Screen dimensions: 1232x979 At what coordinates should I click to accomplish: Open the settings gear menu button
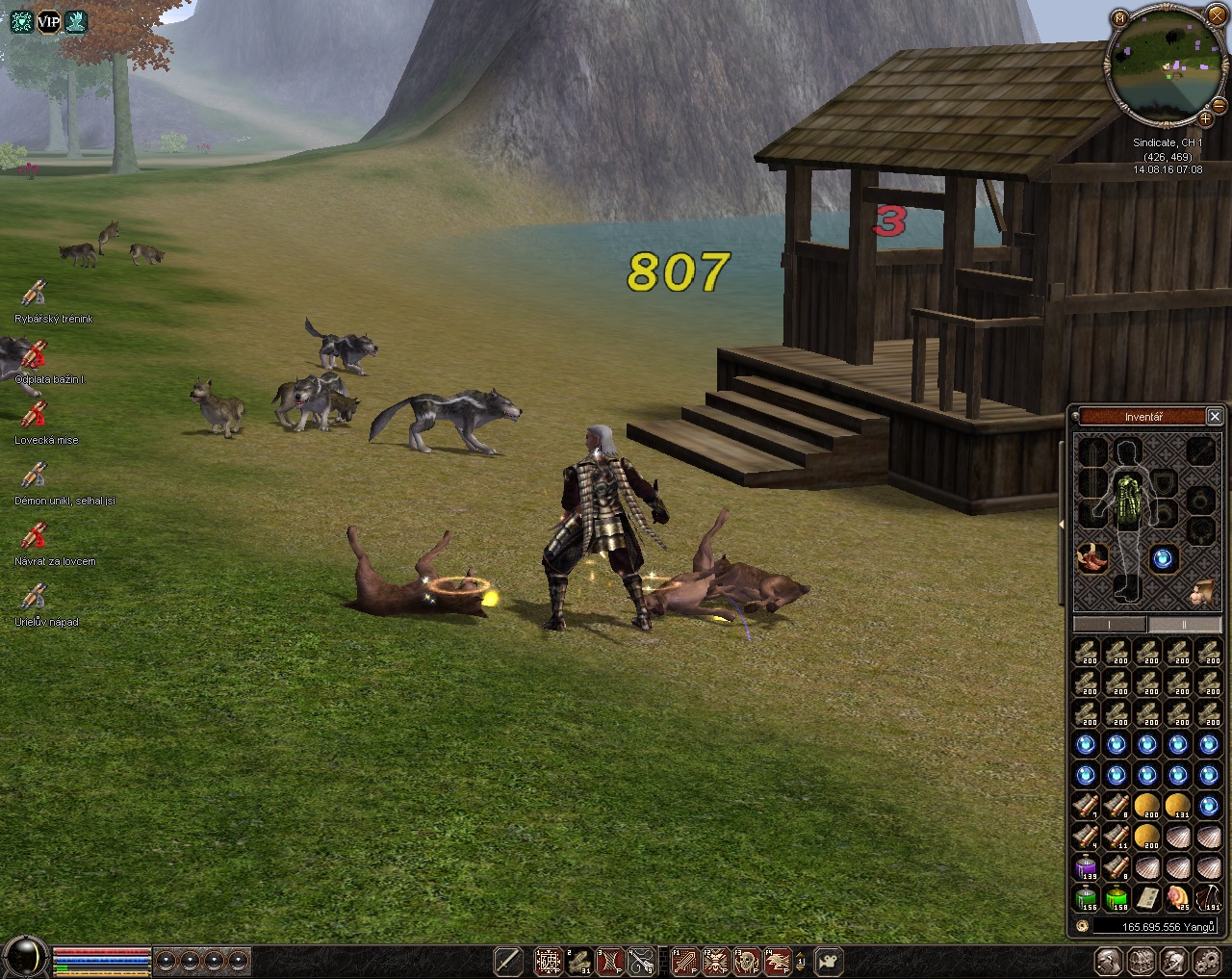click(1205, 961)
